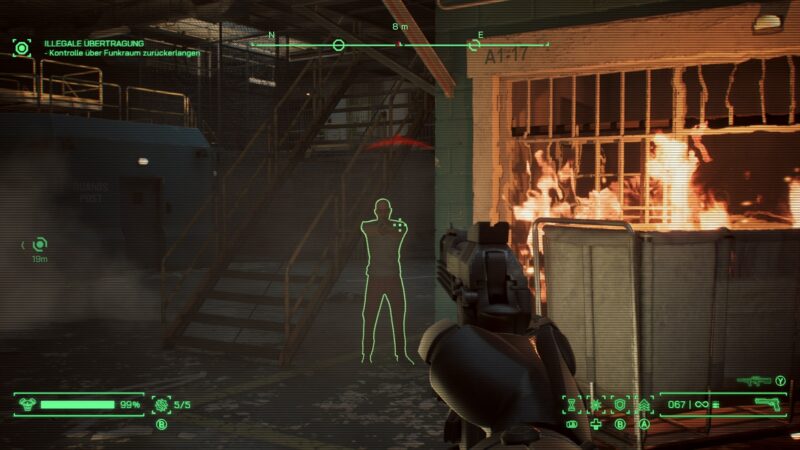Viewport: 800px width, 450px height.
Task: Switch to the secondary rifle weapon
Action: click(752, 380)
